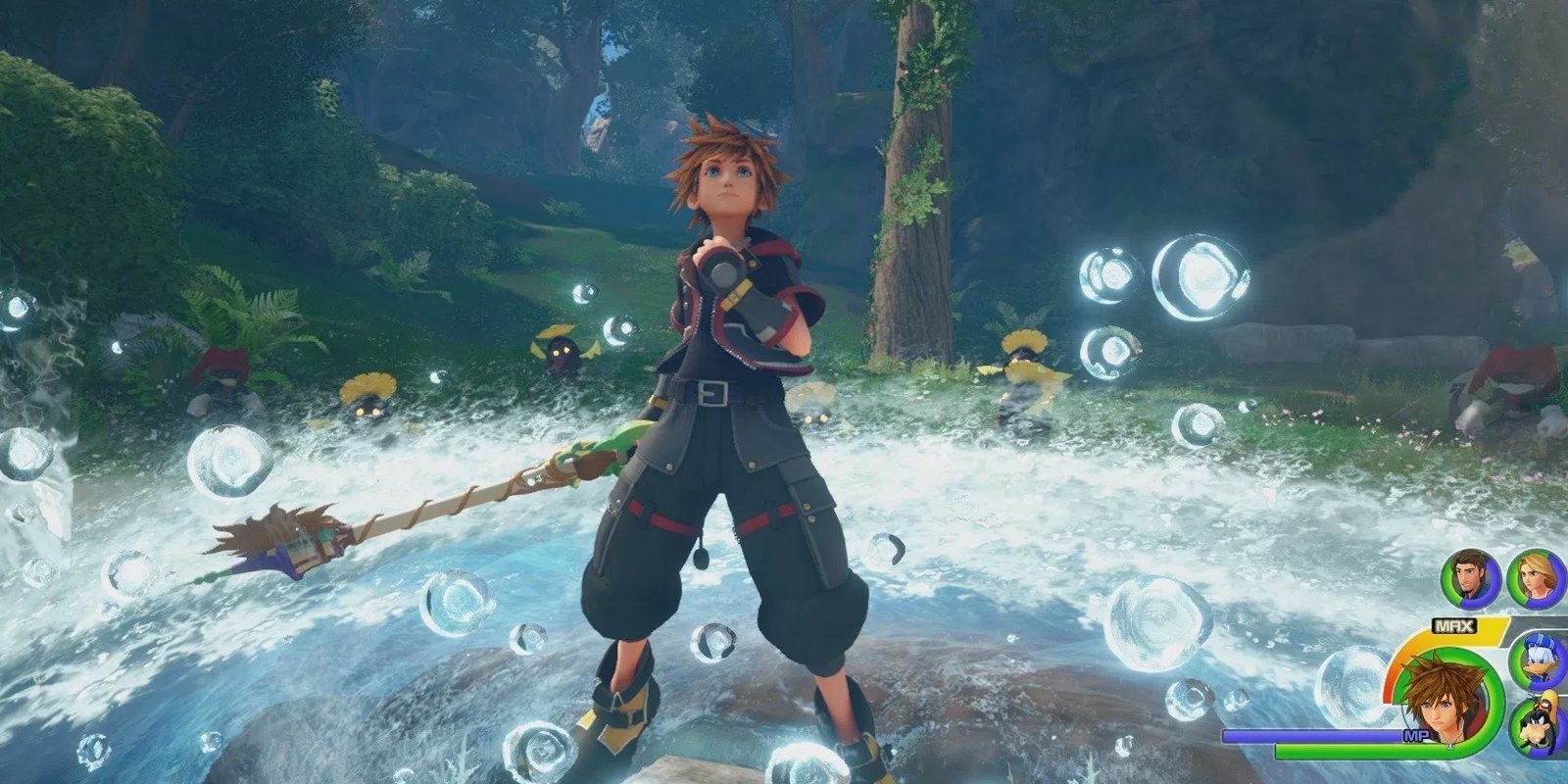Click Goofy's party portrait

click(1538, 721)
